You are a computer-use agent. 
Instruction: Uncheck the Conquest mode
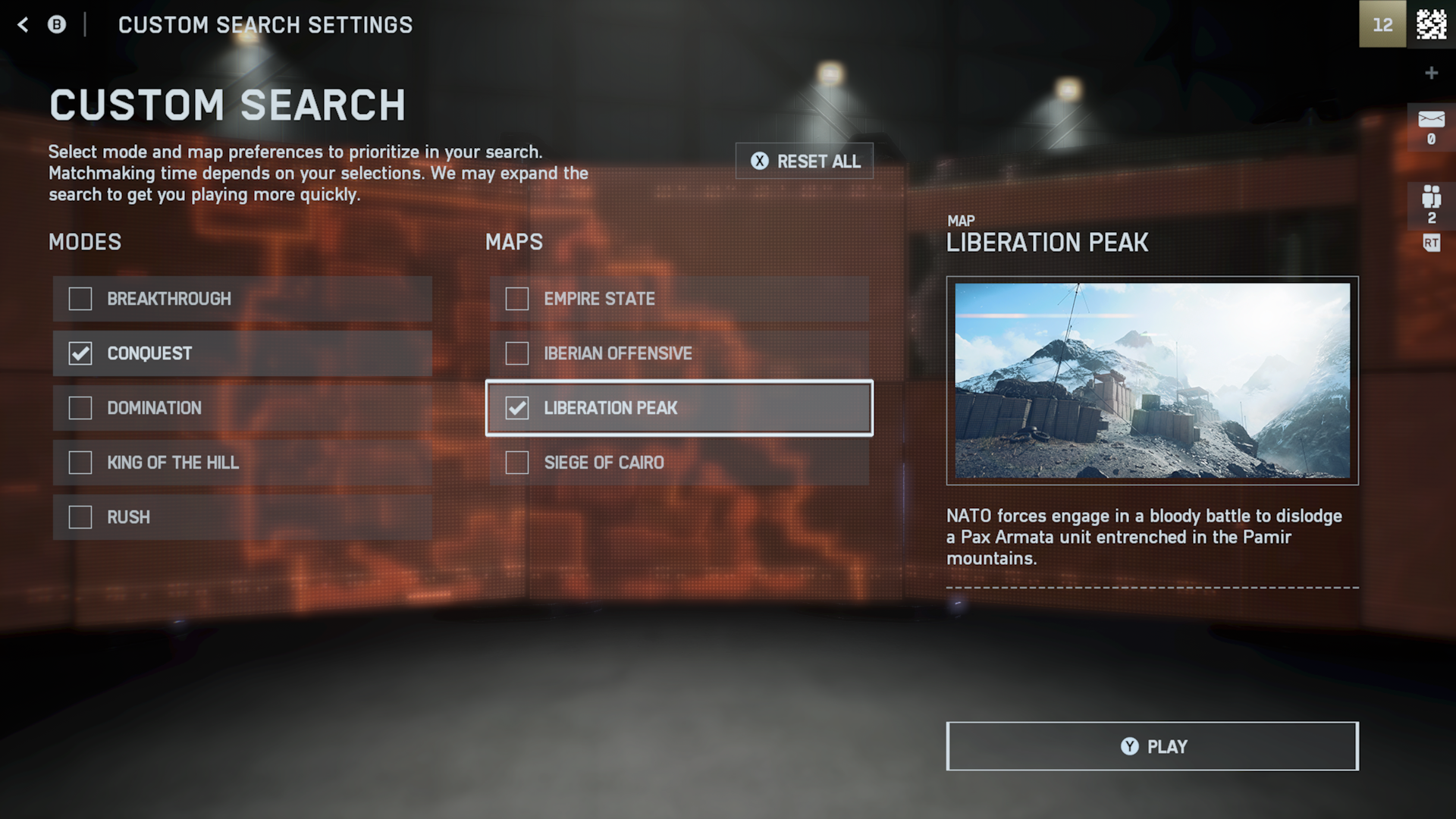(80, 353)
